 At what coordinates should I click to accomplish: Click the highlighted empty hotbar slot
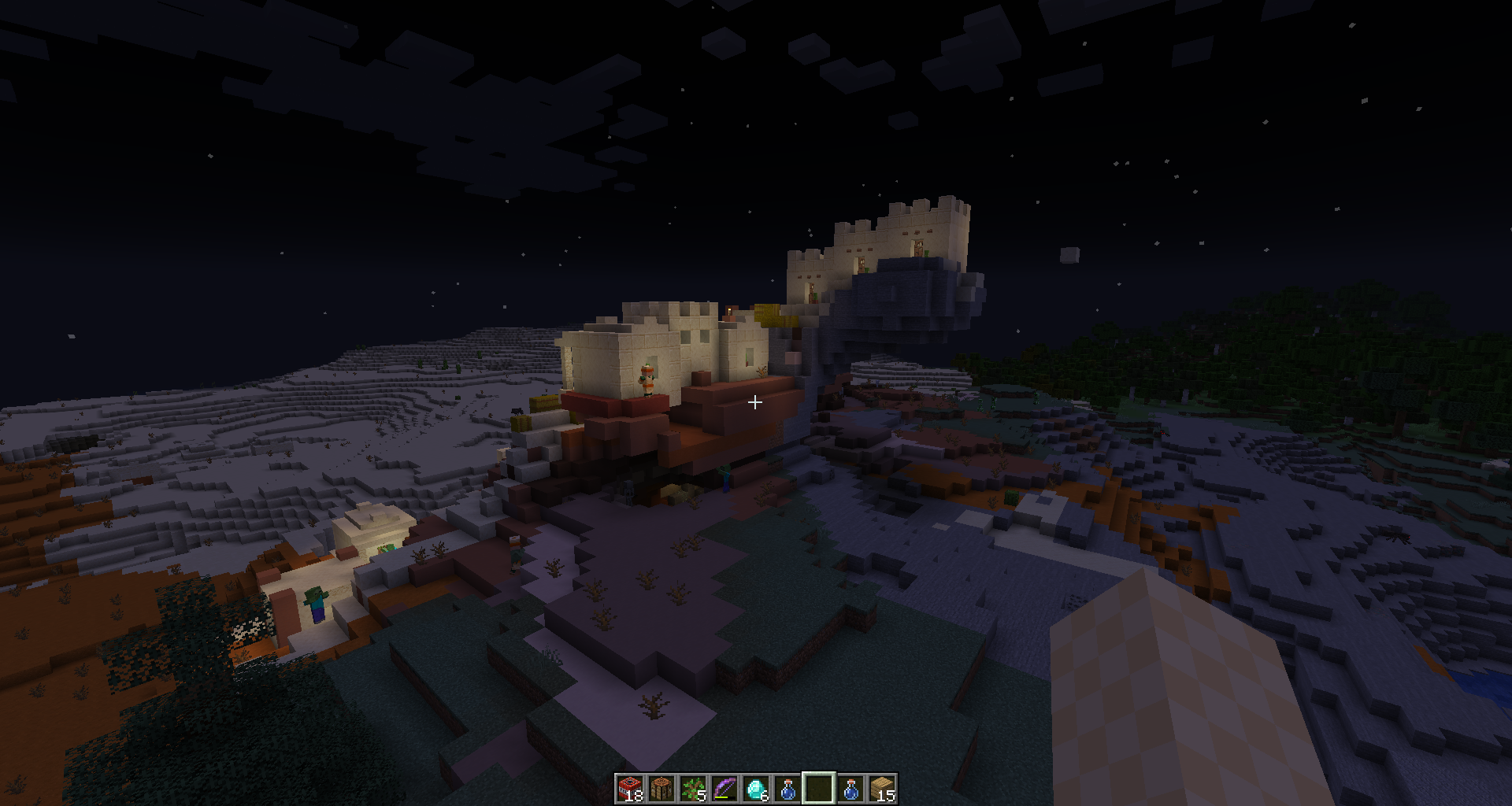[819, 788]
